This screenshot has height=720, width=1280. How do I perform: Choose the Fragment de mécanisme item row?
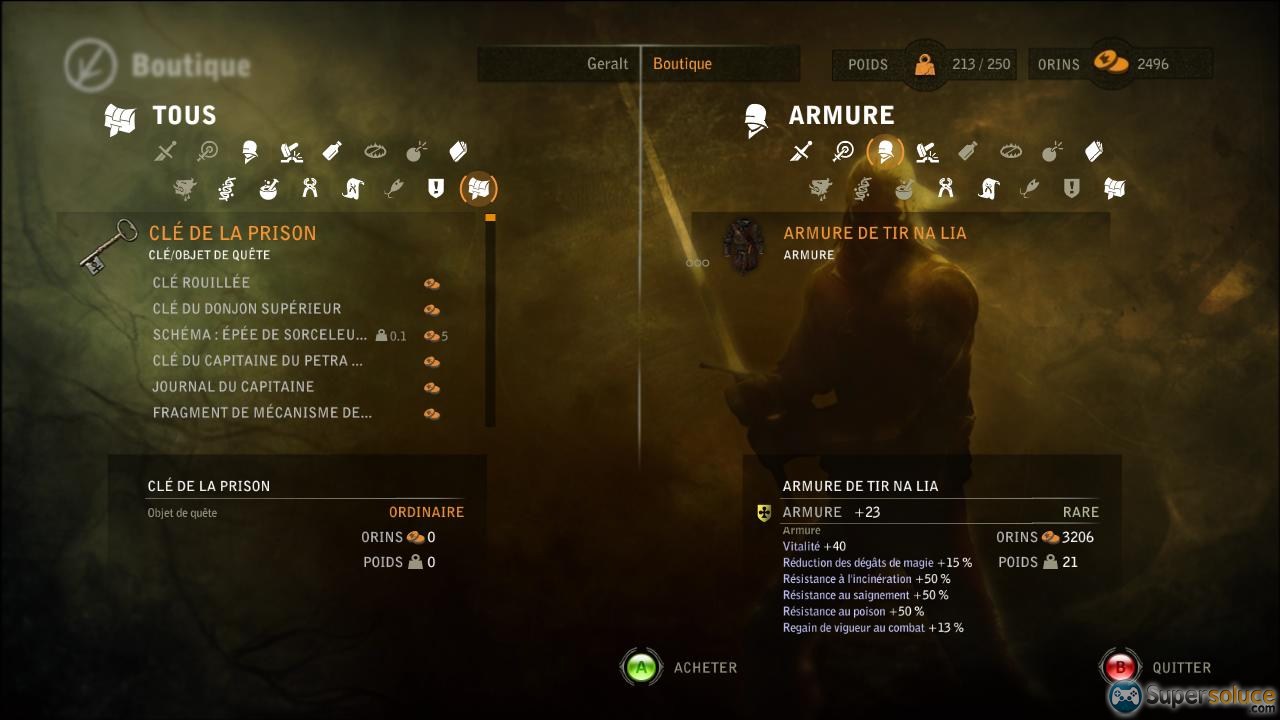(x=262, y=413)
